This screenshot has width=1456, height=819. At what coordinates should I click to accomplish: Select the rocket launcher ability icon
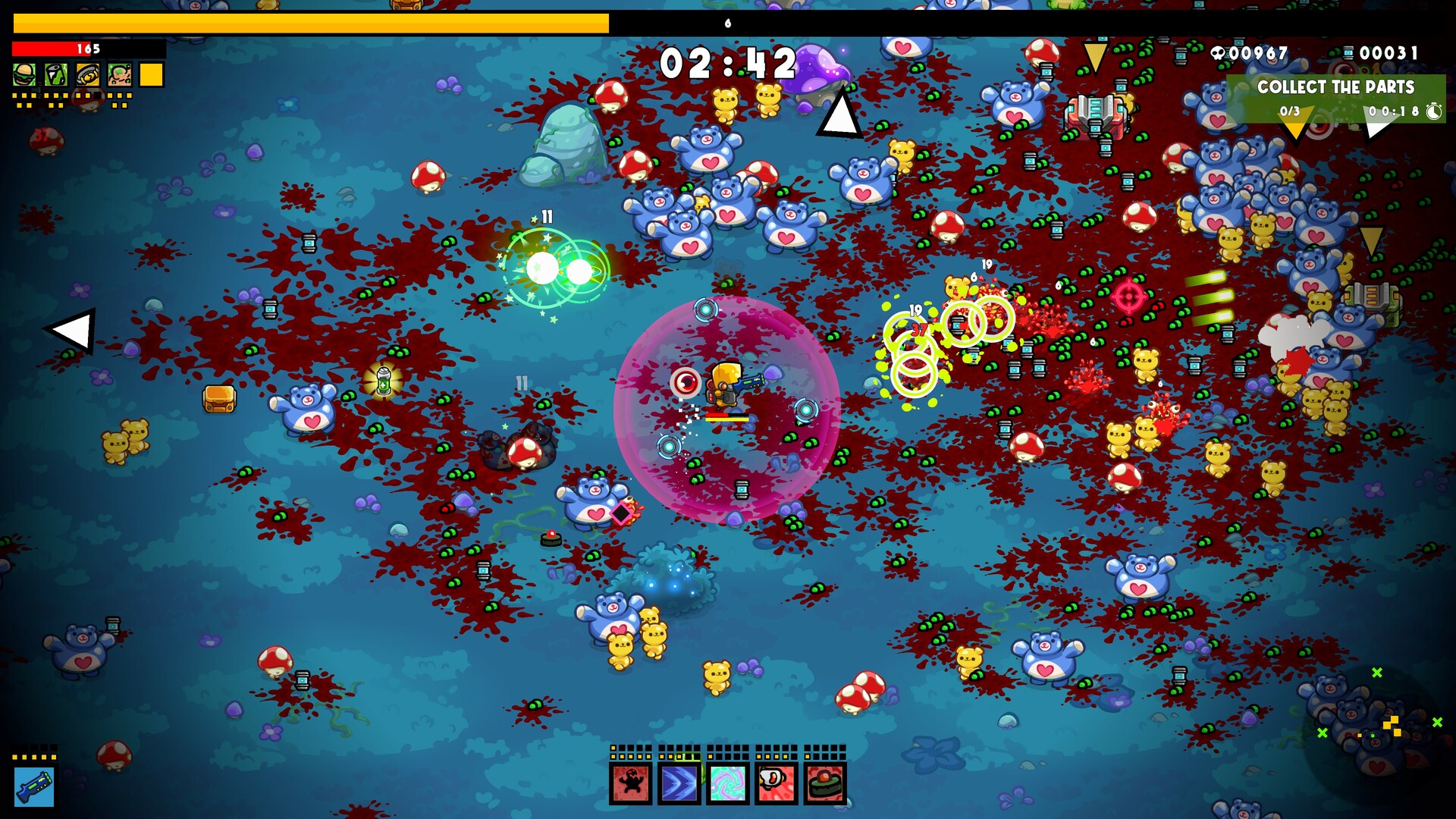[x=777, y=783]
